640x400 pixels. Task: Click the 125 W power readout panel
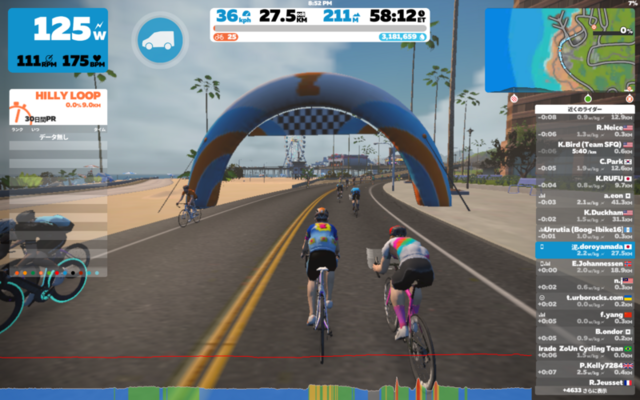point(58,40)
